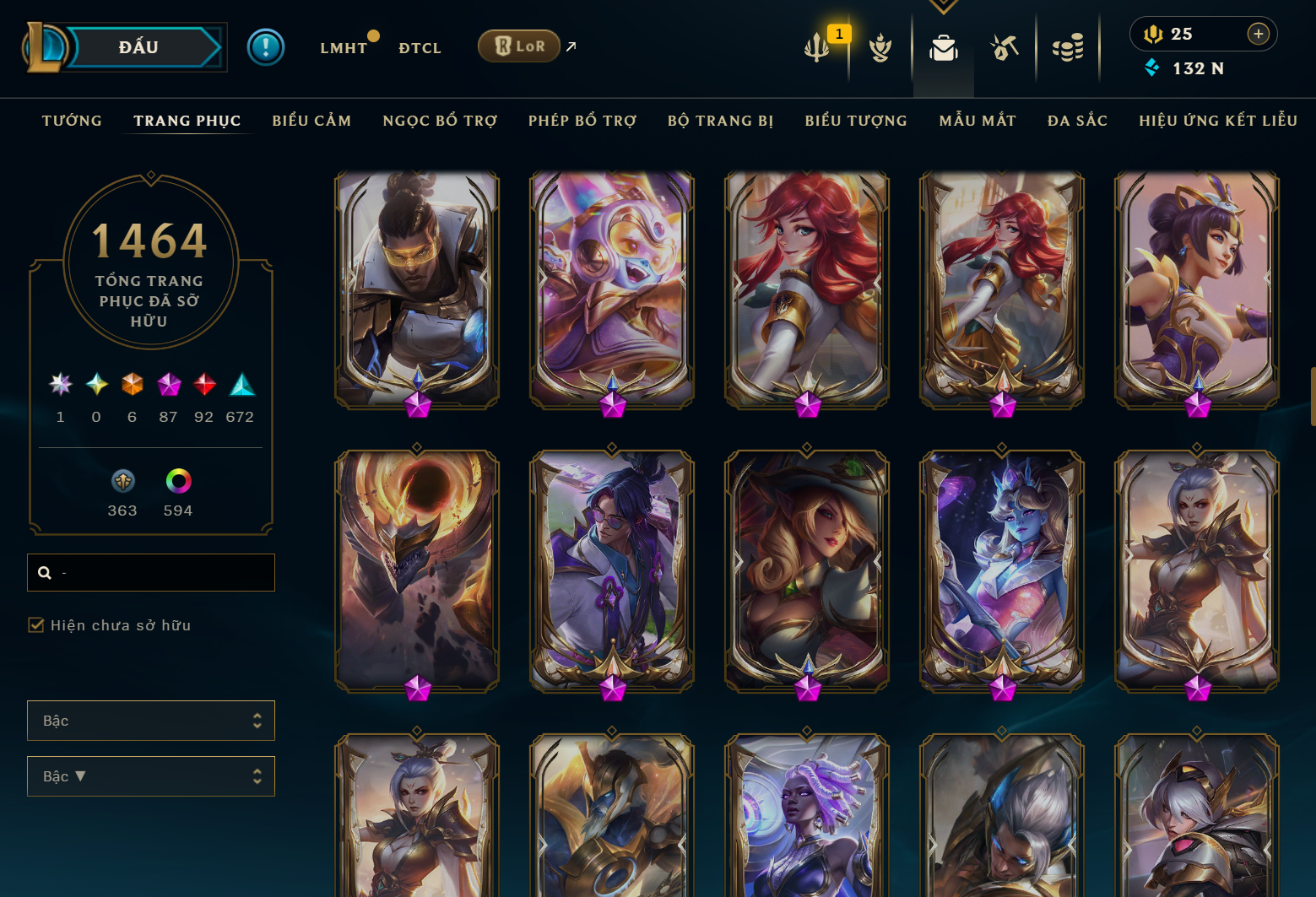Screen dimensions: 1316x897
Task: Open the coin stack store icon
Action: coord(1068,48)
